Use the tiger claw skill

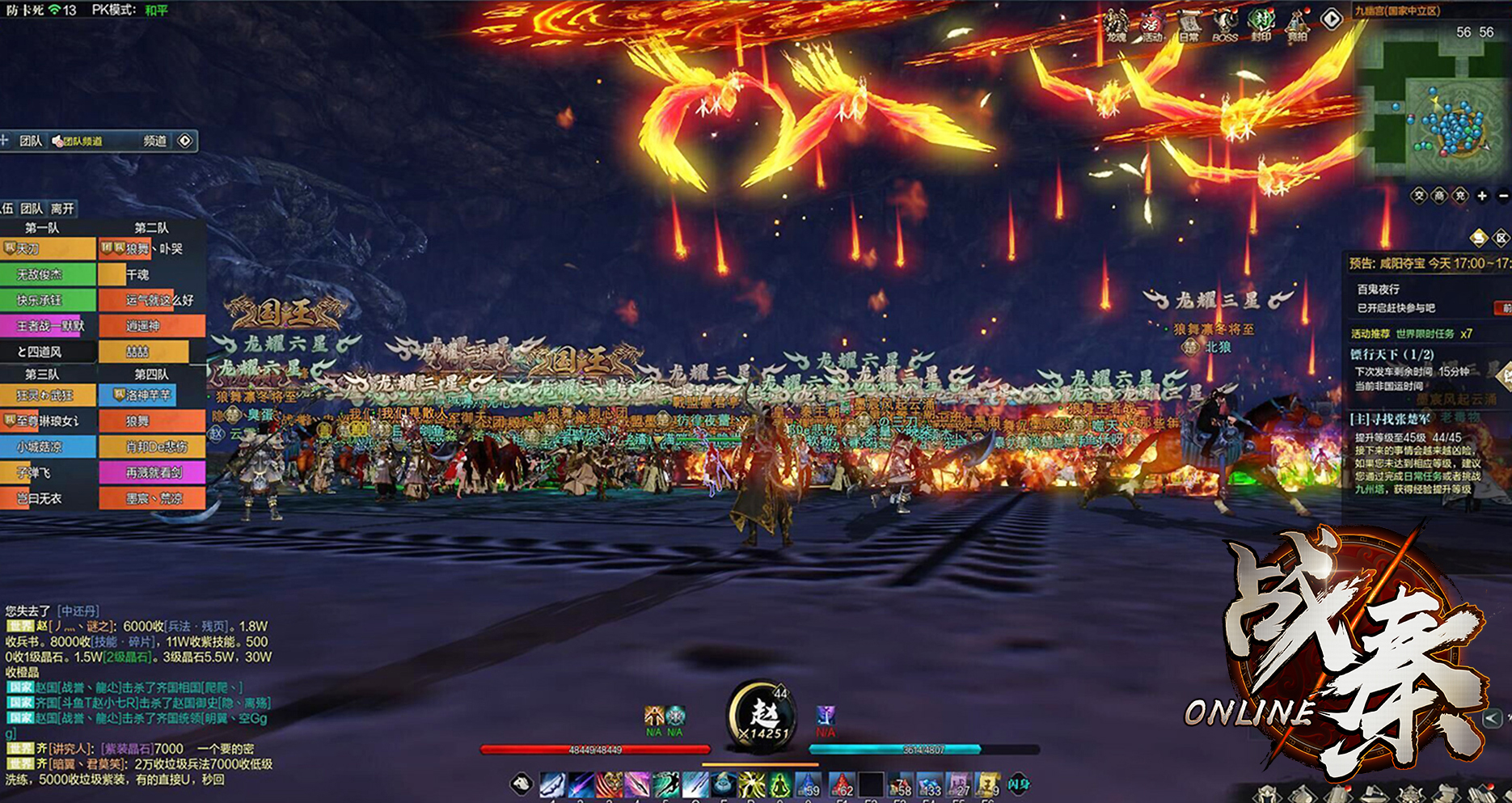(x=610, y=784)
